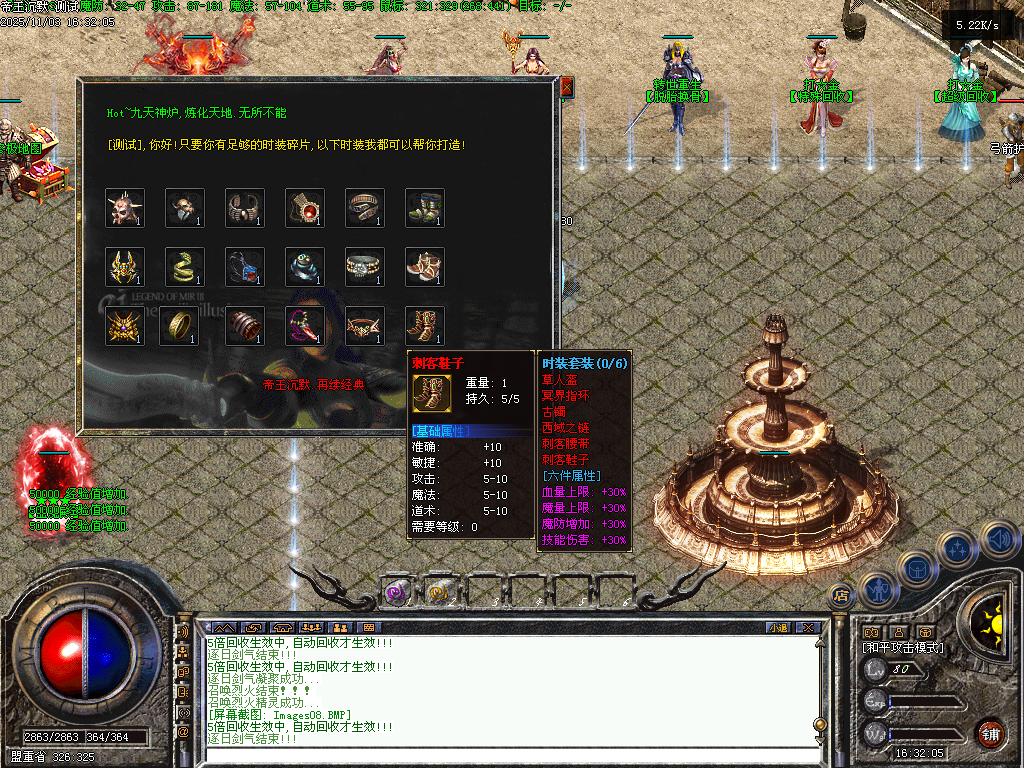This screenshot has height=768, width=1024.
Task: Choose the red gem necklace item
Action: tap(305, 207)
